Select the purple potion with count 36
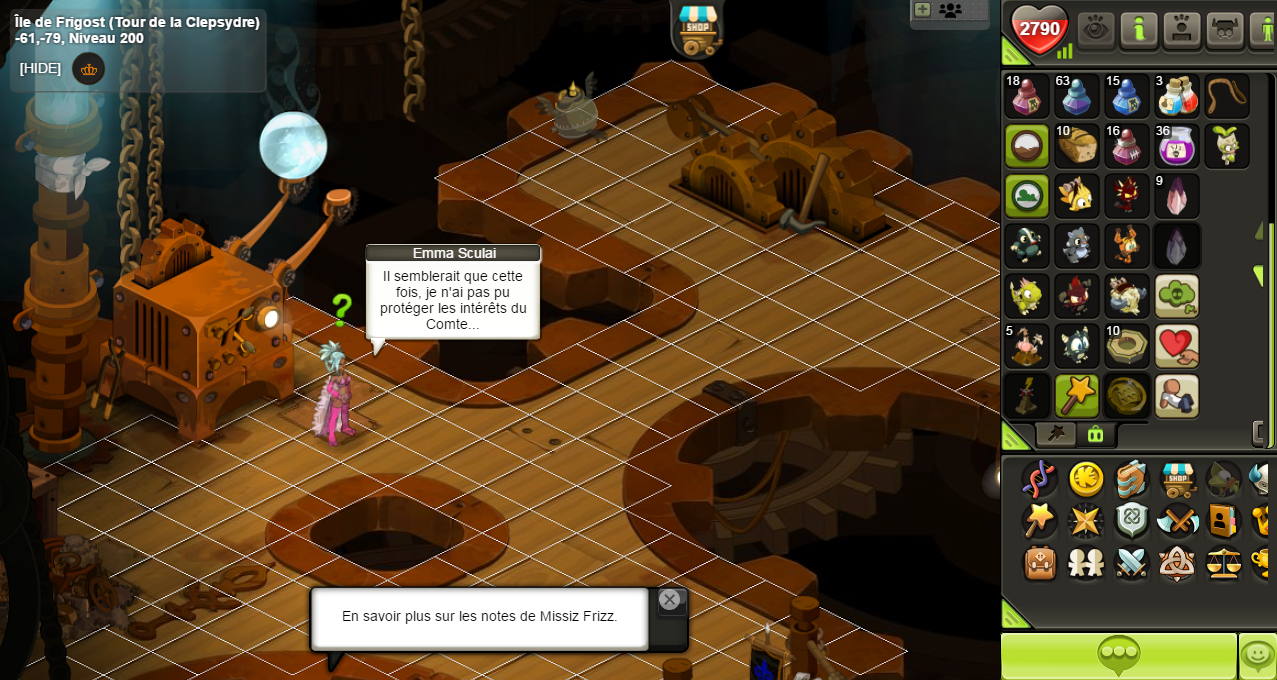The height and width of the screenshot is (680, 1277). pos(1177,146)
